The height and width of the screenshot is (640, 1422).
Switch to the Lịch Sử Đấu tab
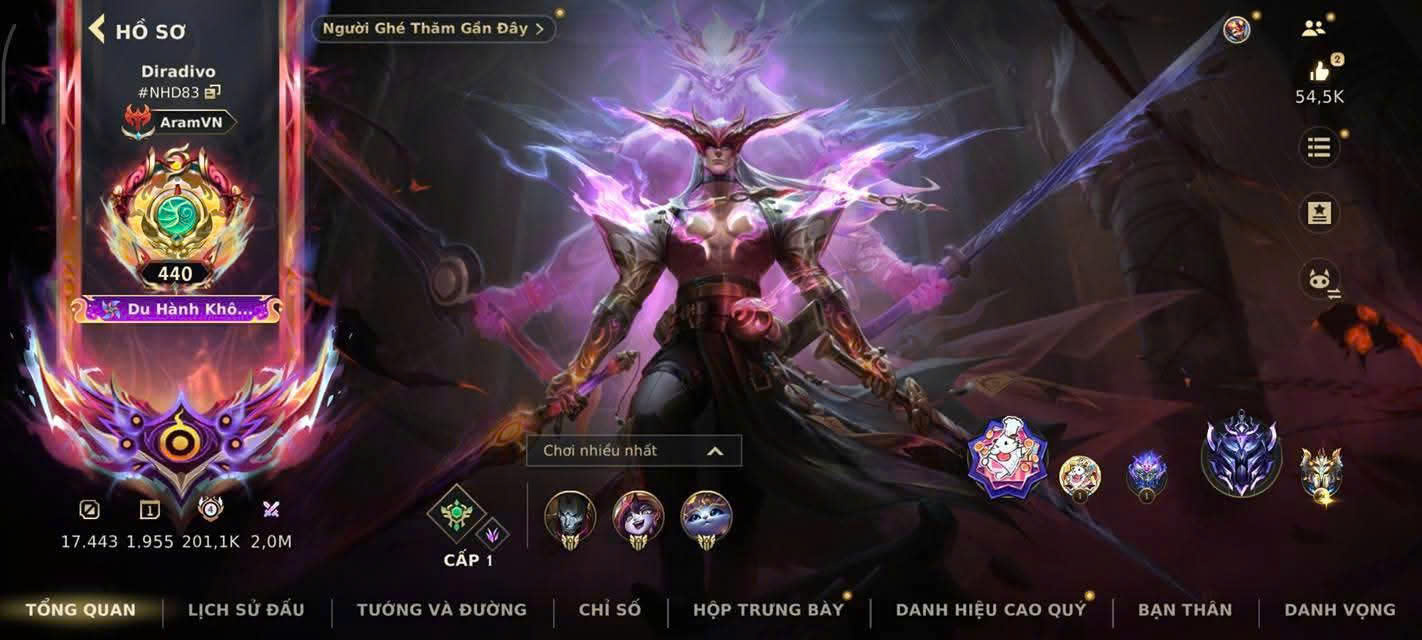click(x=246, y=609)
